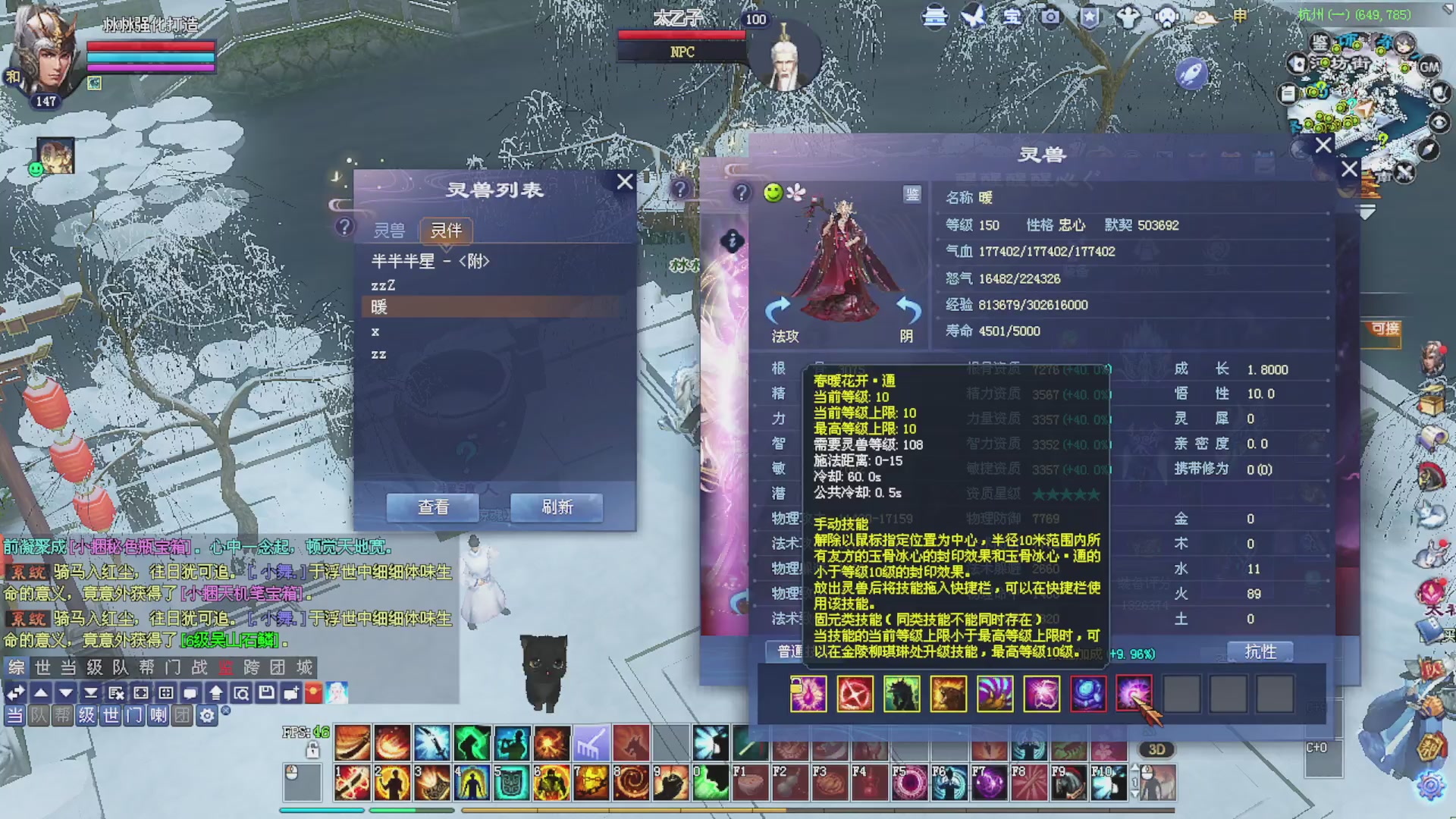Select the locked padlock pet skill icon
1456x819 pixels.
point(808,694)
